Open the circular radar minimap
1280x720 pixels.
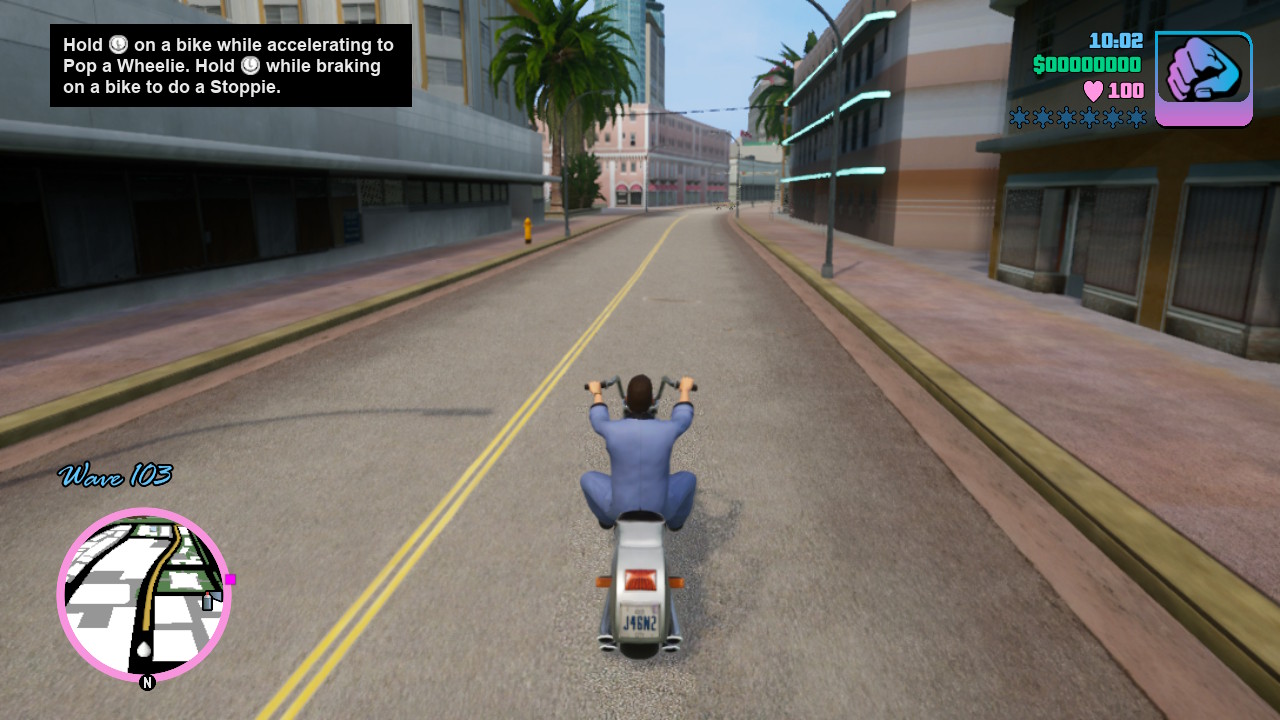tap(144, 595)
